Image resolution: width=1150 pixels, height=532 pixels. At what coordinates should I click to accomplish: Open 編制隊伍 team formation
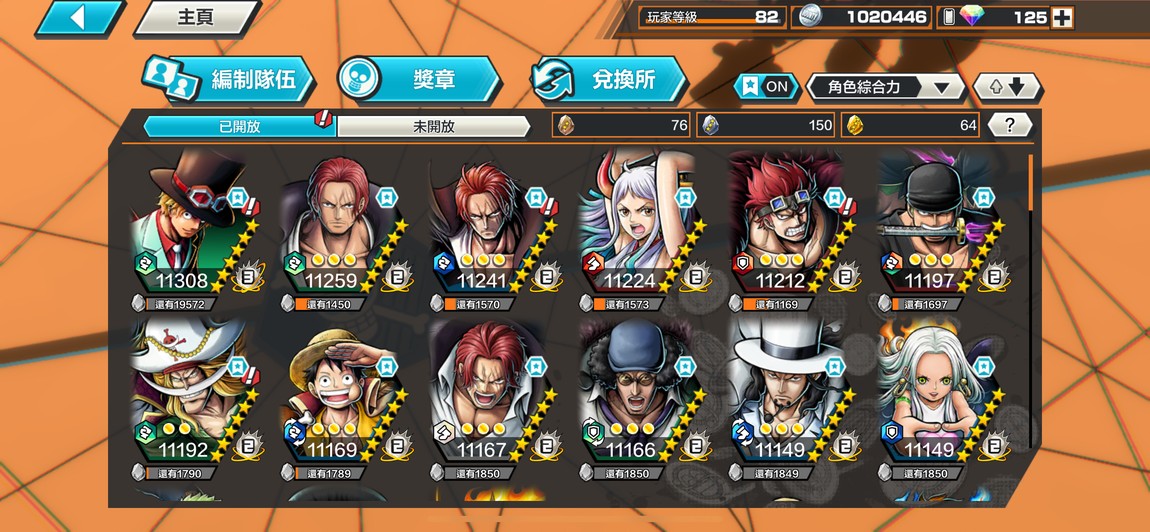click(x=227, y=80)
